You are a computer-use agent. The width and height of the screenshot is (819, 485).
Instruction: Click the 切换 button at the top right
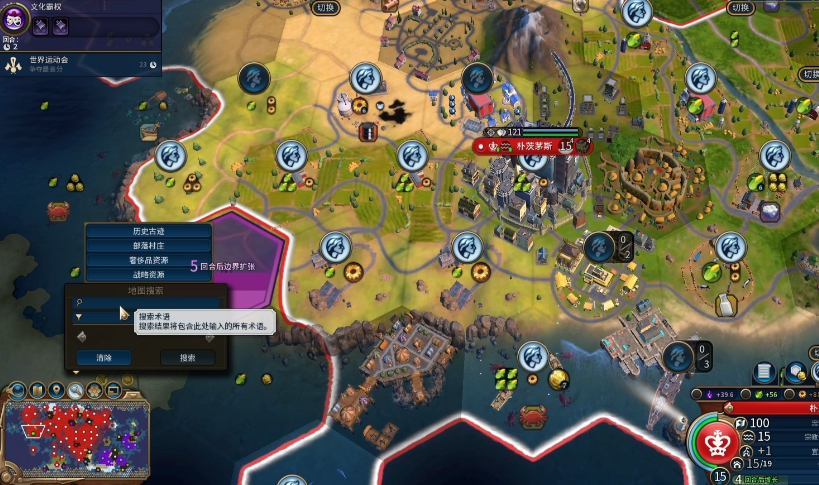(740, 8)
